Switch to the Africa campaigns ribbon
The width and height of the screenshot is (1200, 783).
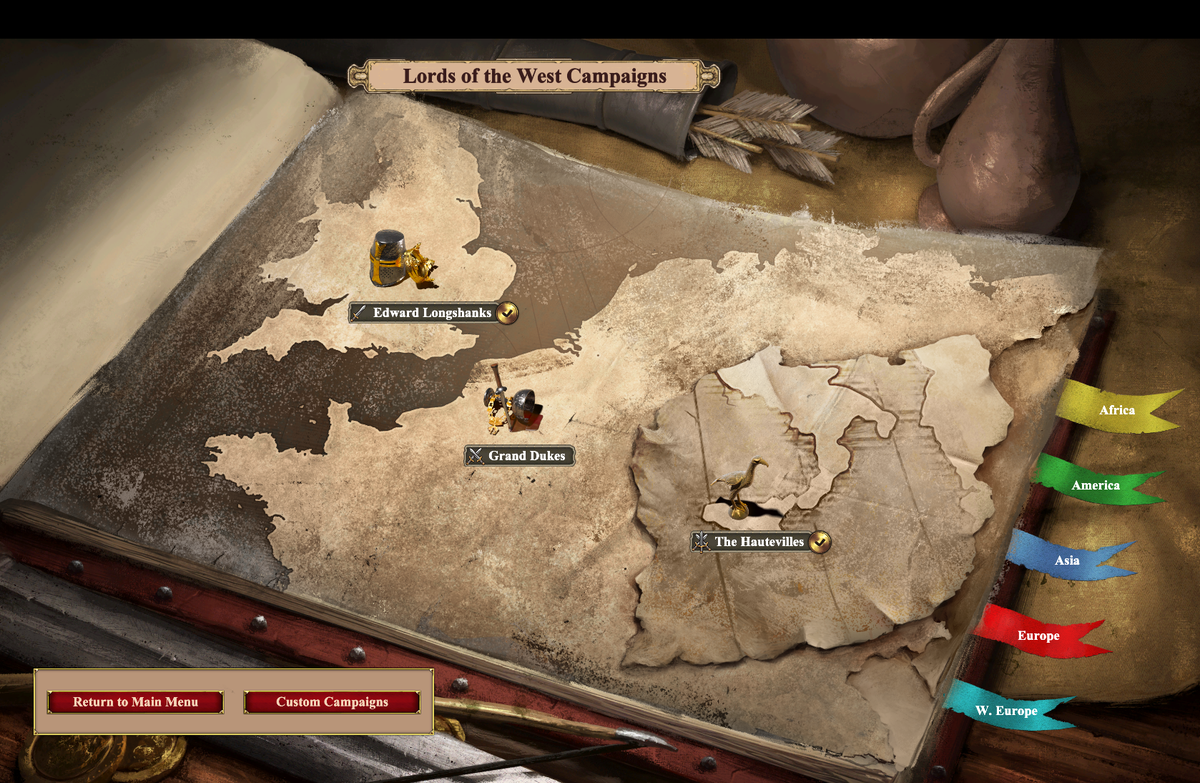1116,410
